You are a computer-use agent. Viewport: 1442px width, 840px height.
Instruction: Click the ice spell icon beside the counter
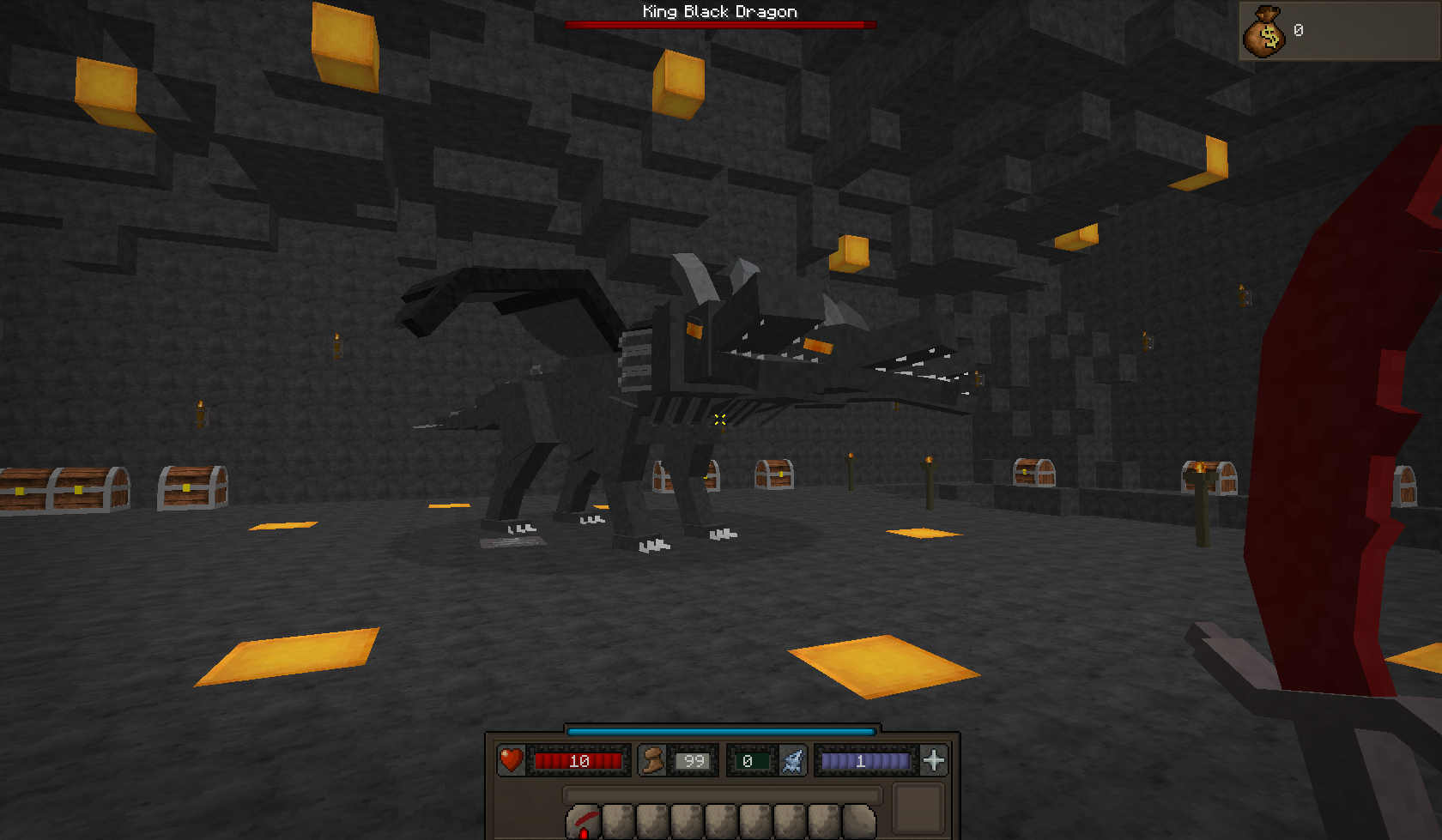coord(791,758)
